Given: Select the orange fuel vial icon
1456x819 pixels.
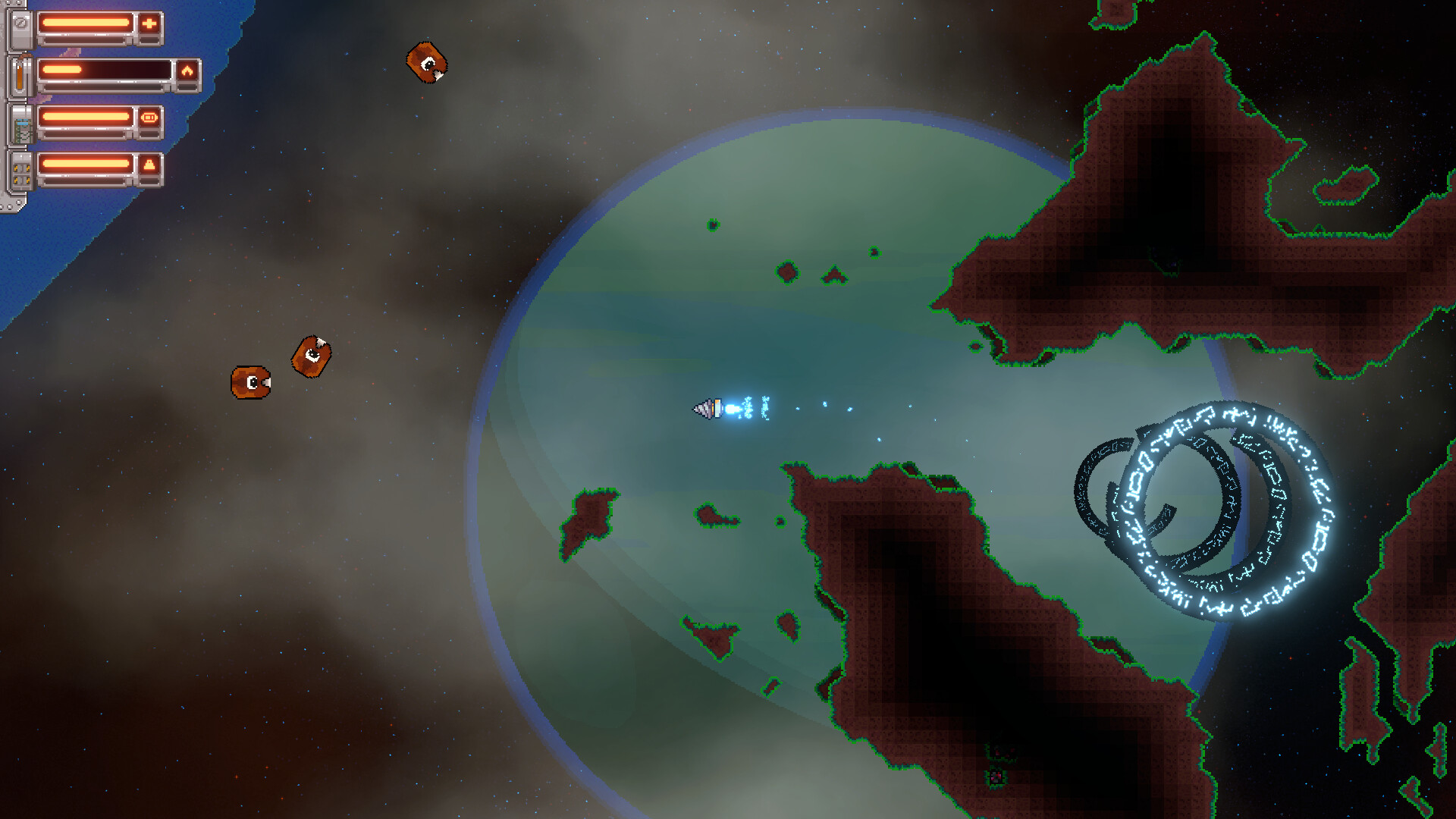Looking at the screenshot, I should click(19, 77).
